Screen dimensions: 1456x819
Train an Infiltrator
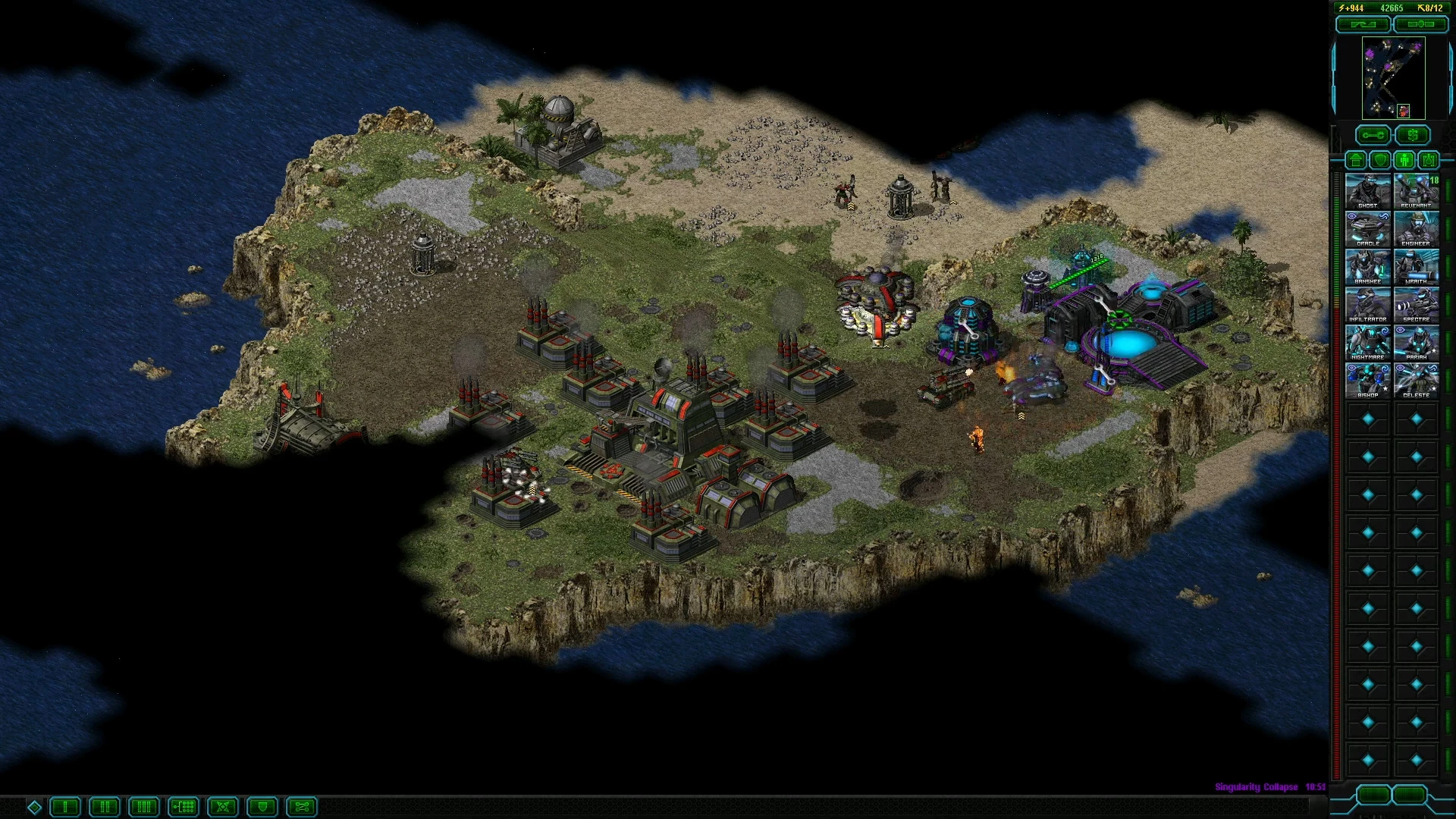pos(1368,304)
